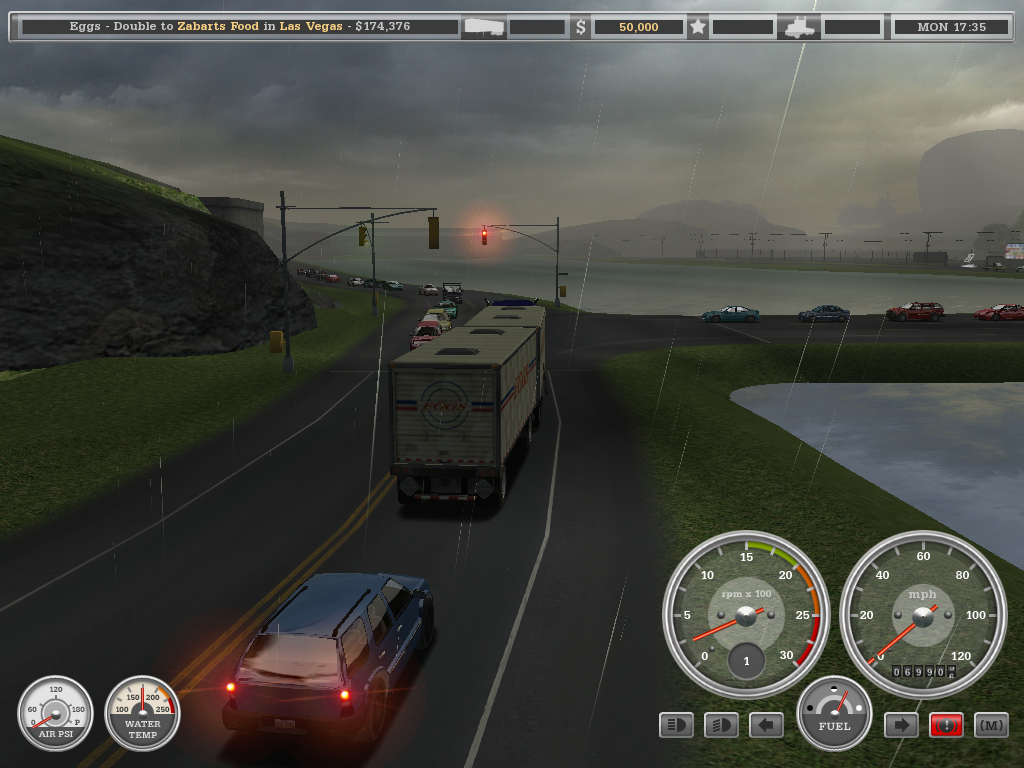
Task: Activate the left turn signal arrow
Action: pyautogui.click(x=766, y=725)
